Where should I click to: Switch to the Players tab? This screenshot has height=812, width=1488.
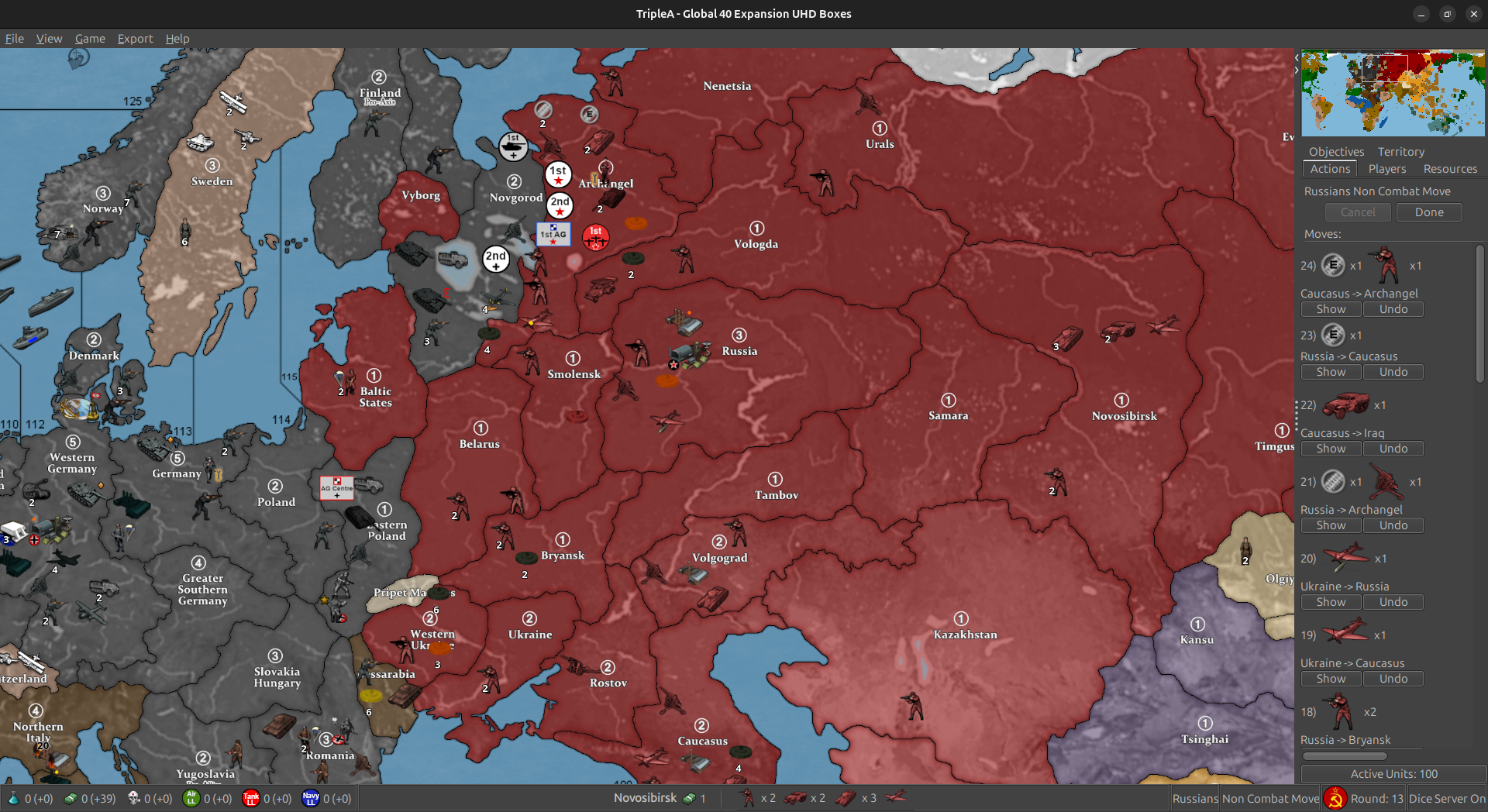tap(1386, 169)
